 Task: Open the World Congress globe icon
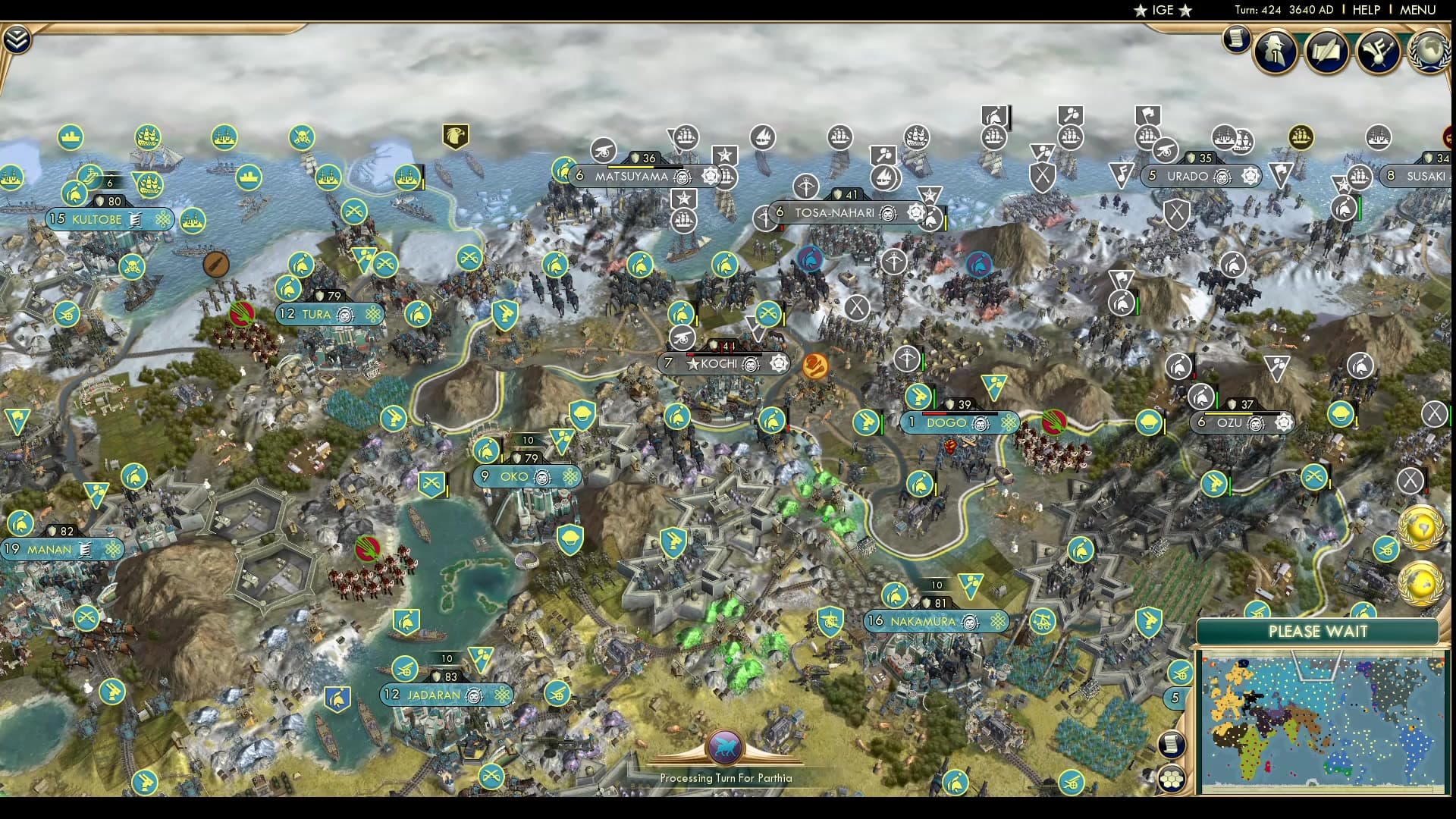pos(1429,52)
